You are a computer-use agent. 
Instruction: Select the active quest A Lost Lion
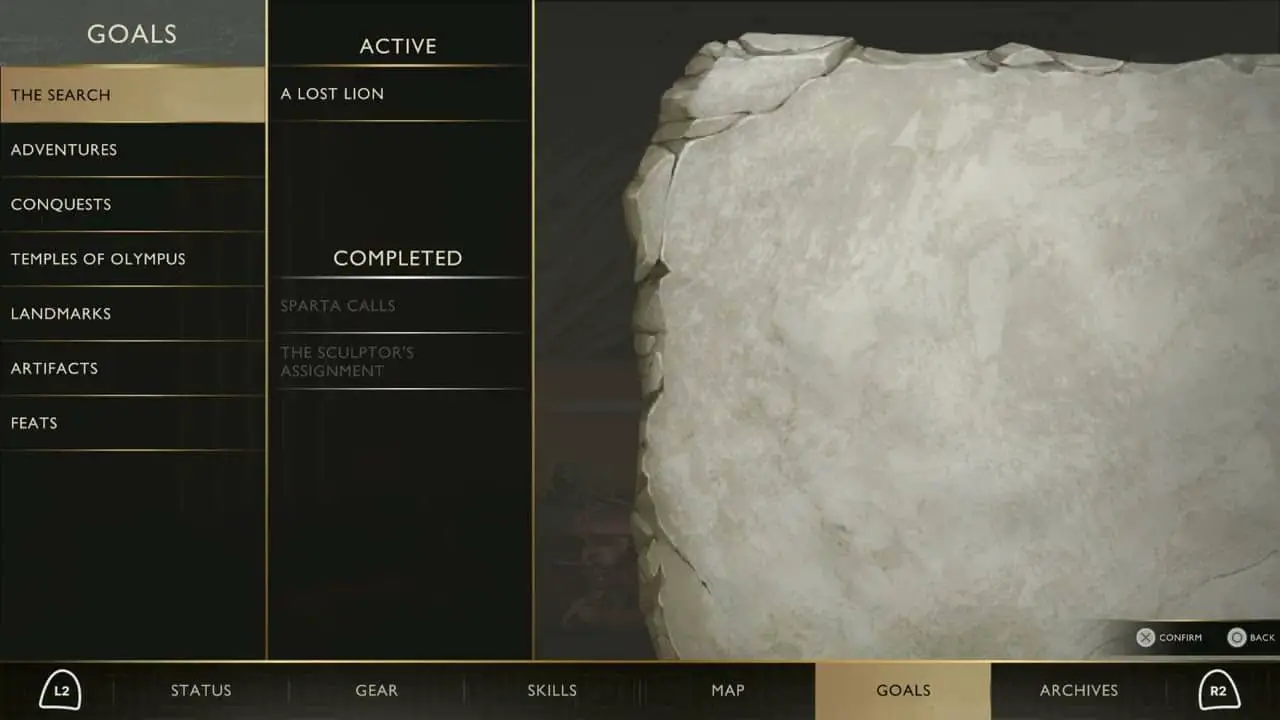coord(399,94)
